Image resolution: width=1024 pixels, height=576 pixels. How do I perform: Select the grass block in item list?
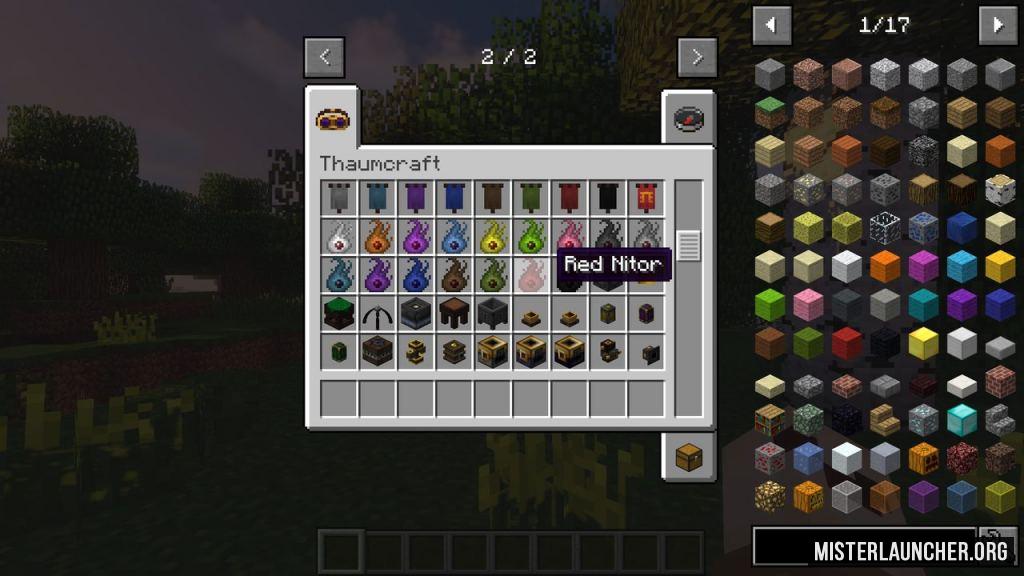coord(769,113)
